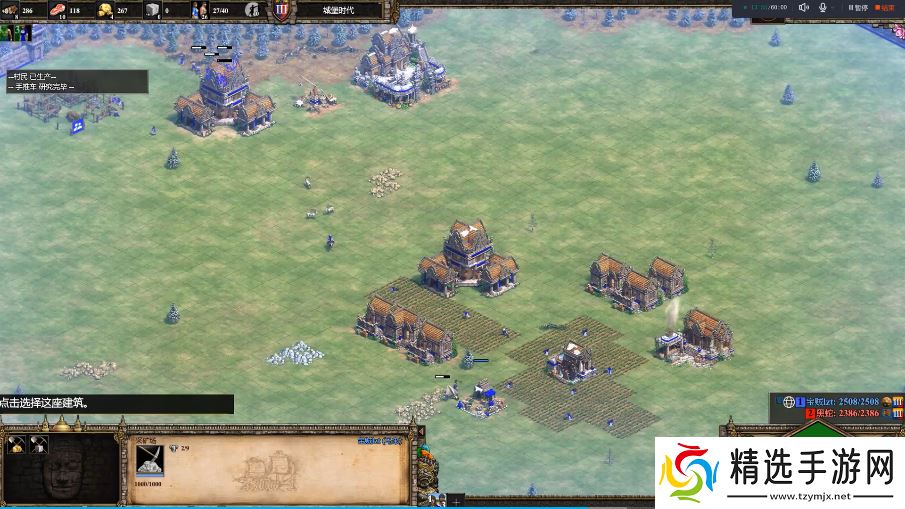Click the gold resource icon
The width and height of the screenshot is (905, 509).
pos(105,10)
